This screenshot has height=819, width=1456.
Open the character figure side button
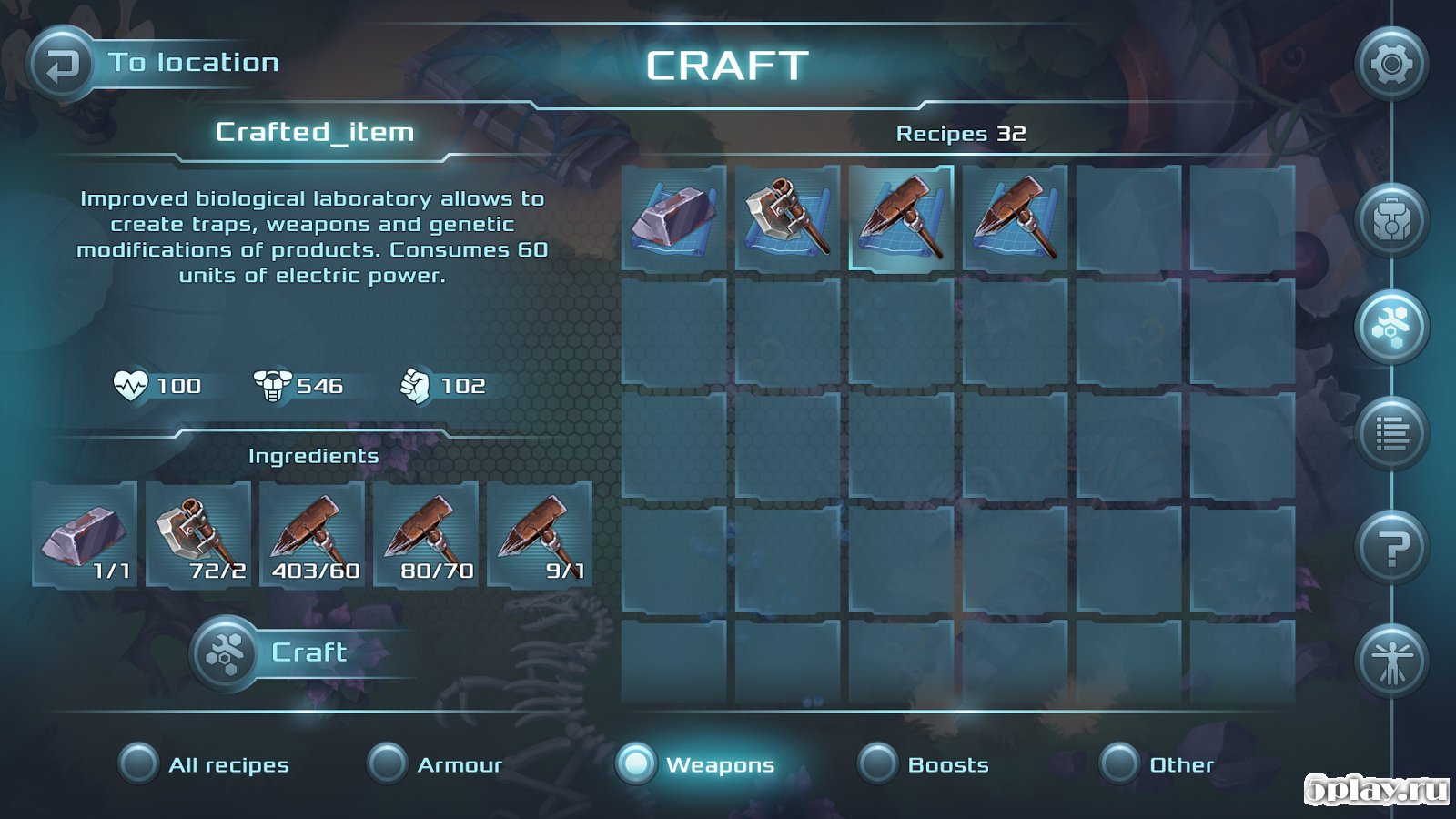click(x=1391, y=662)
